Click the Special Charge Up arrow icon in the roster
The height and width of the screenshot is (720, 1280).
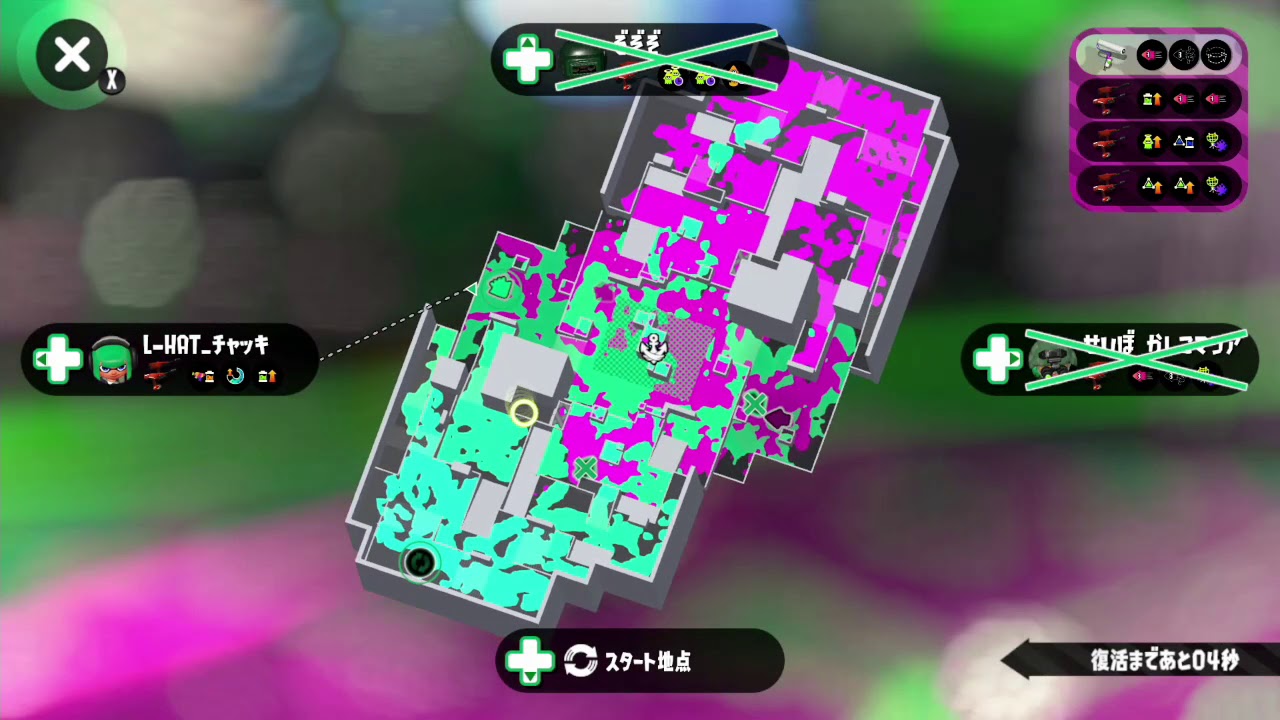point(1150,141)
